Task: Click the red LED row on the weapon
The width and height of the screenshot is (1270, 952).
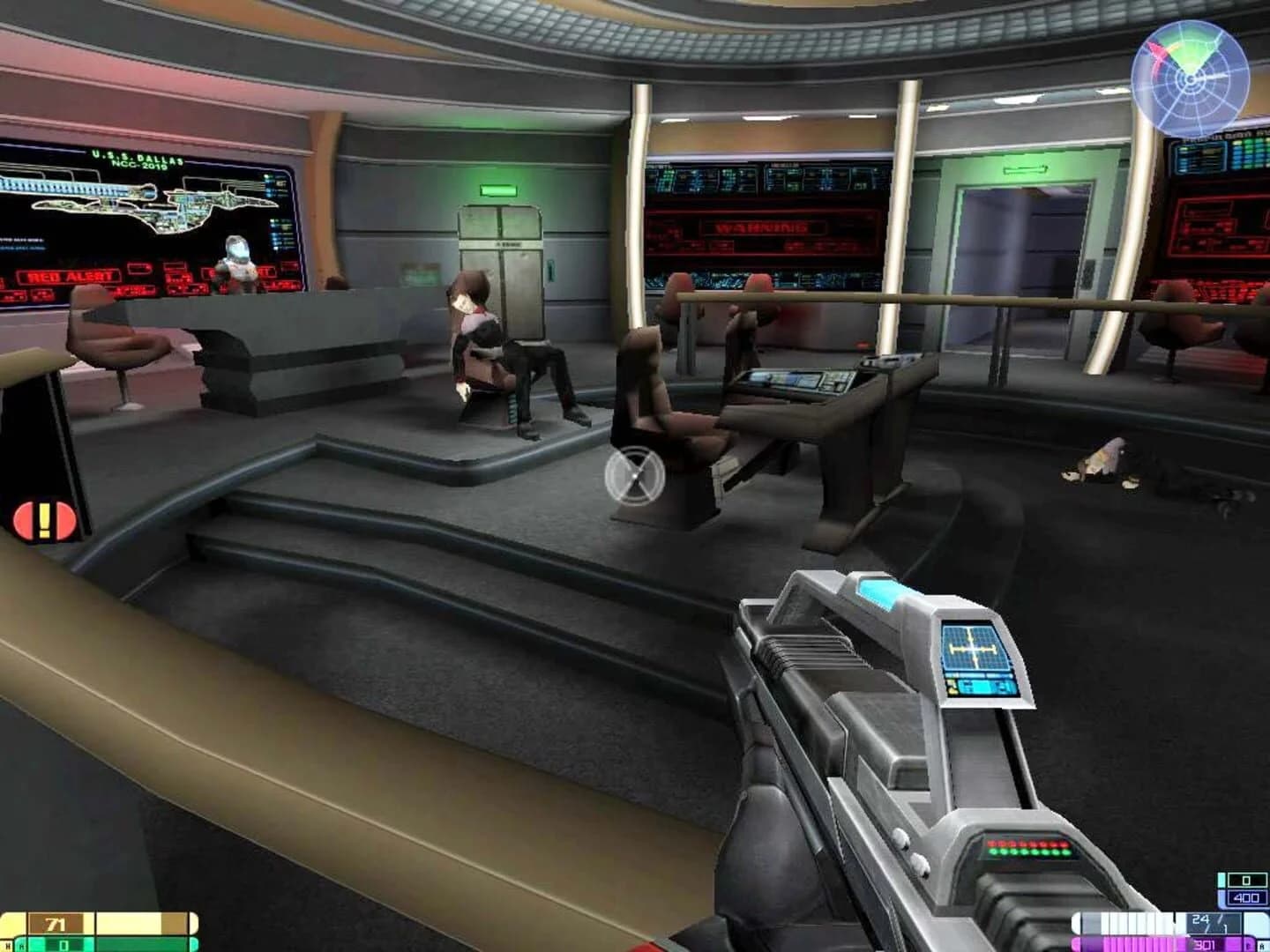Action: coord(1027,844)
